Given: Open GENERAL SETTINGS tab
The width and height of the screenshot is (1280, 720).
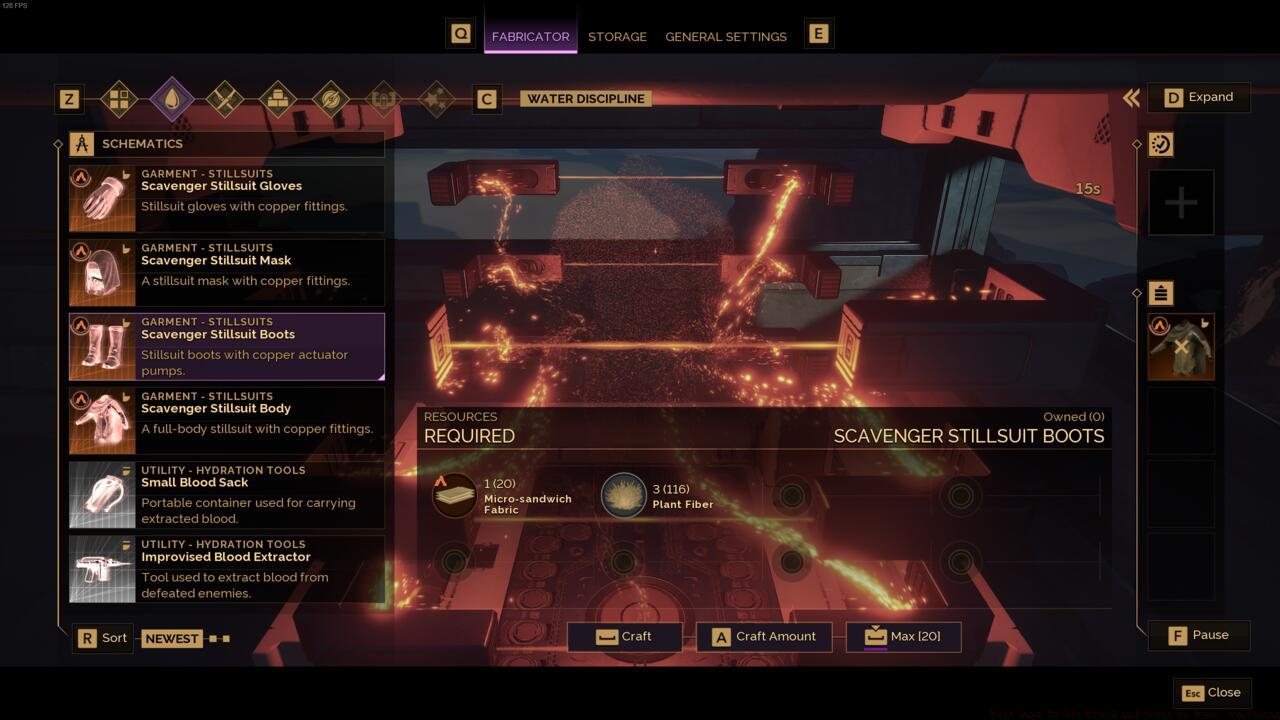Looking at the screenshot, I should coord(726,36).
